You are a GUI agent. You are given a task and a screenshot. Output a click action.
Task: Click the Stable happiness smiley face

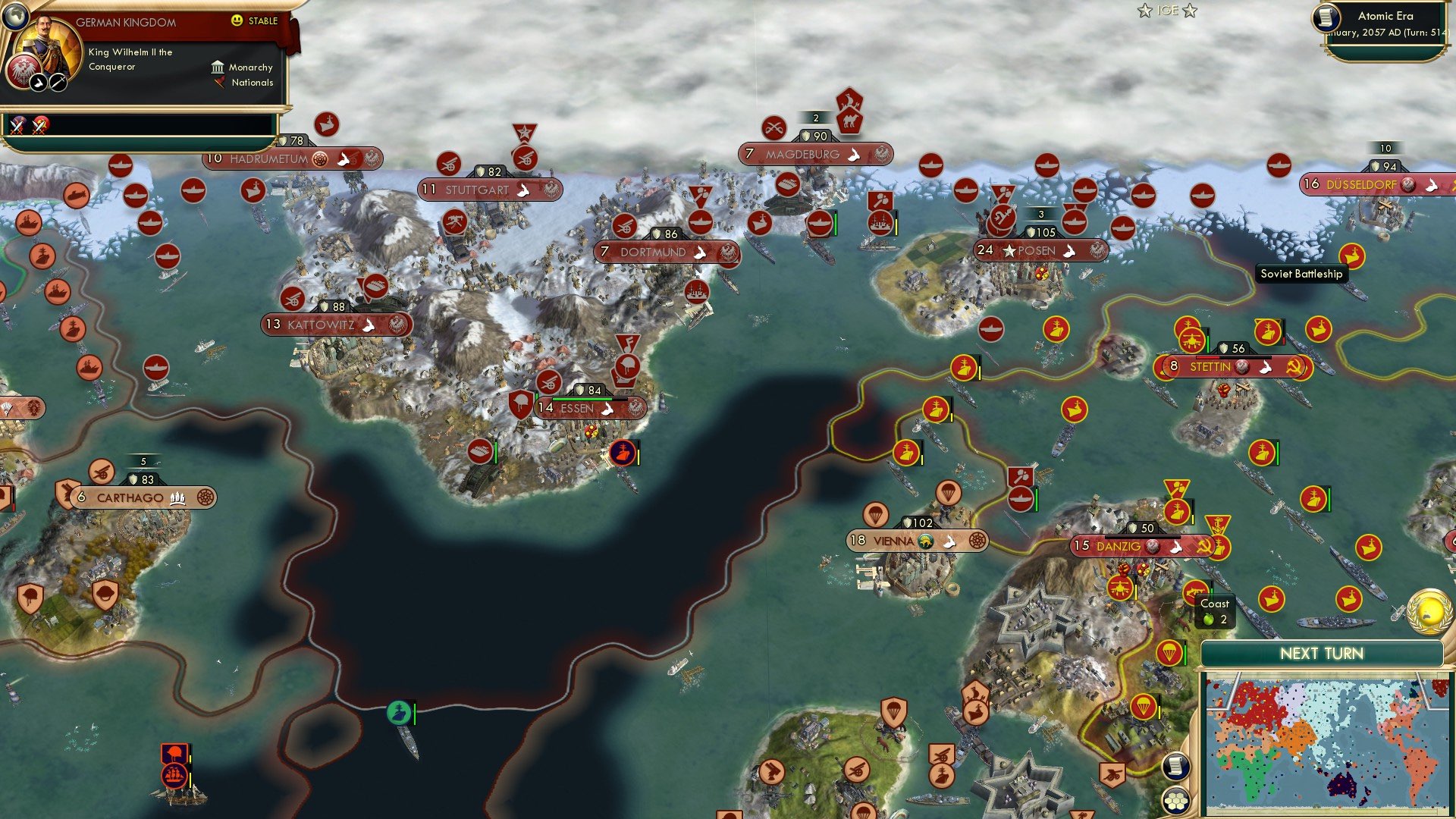[x=237, y=21]
